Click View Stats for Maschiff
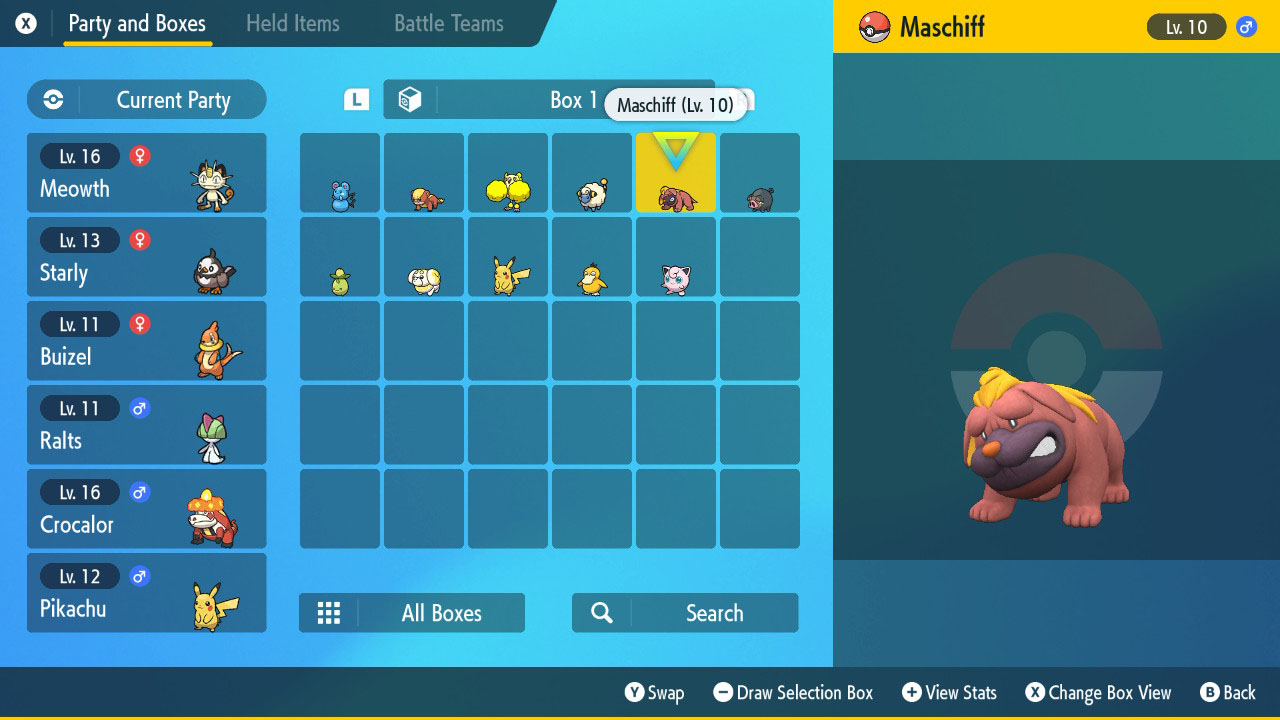Screen dimensions: 1280x720 click(x=948, y=692)
